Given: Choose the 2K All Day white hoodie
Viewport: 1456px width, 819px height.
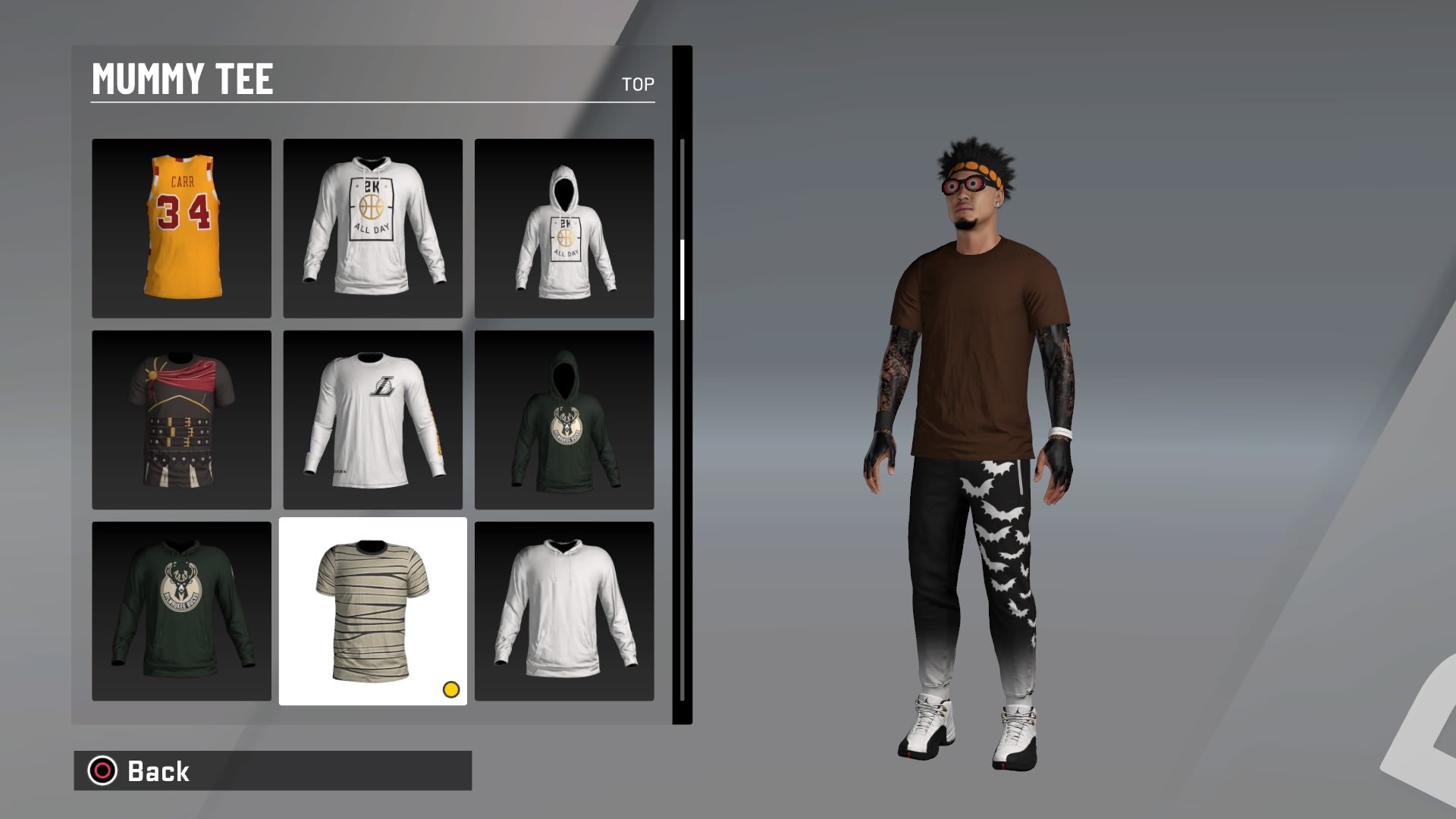Looking at the screenshot, I should pos(373,227).
